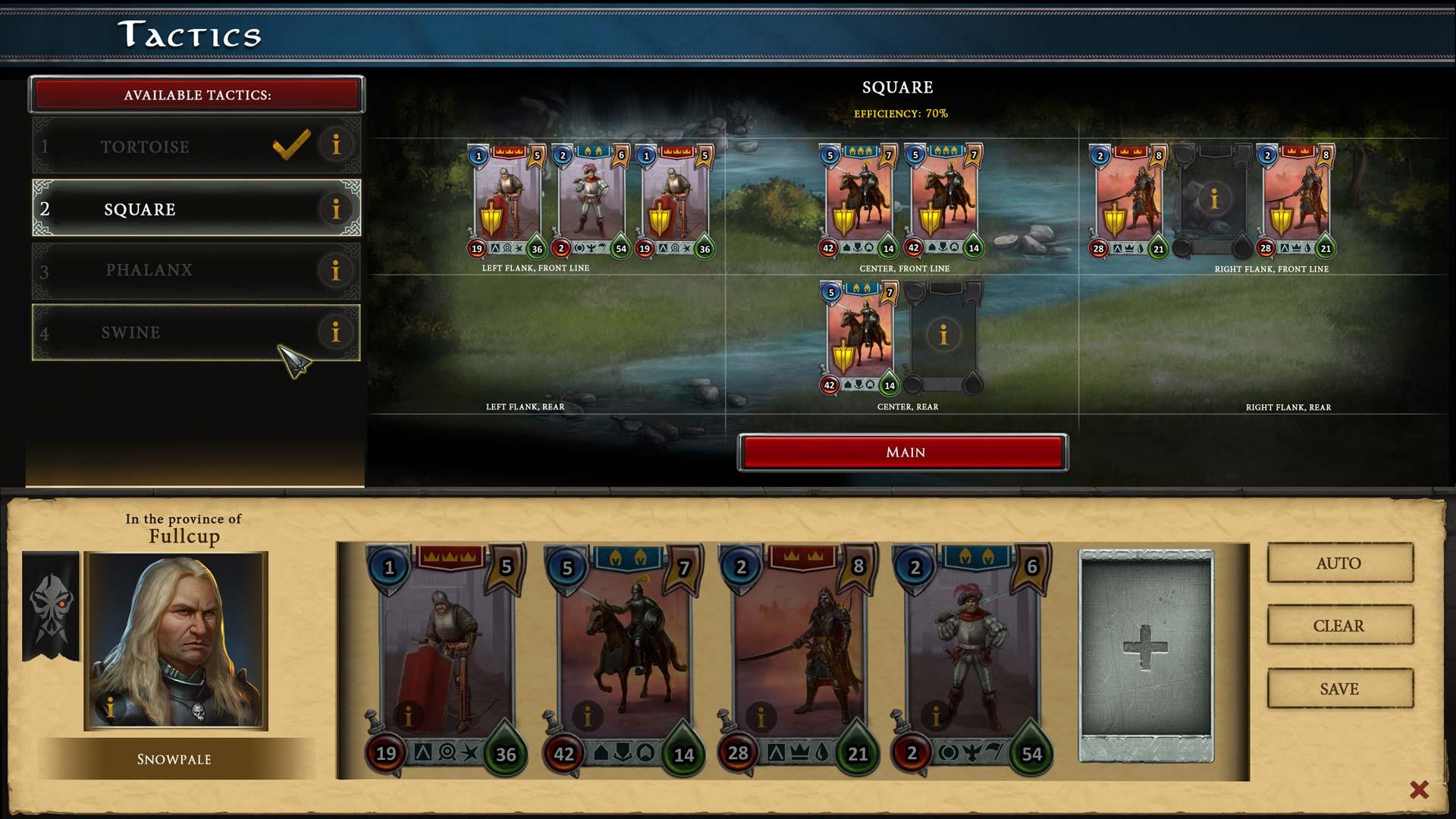Close the army panel with the red X
1456x819 pixels.
[x=1419, y=790]
